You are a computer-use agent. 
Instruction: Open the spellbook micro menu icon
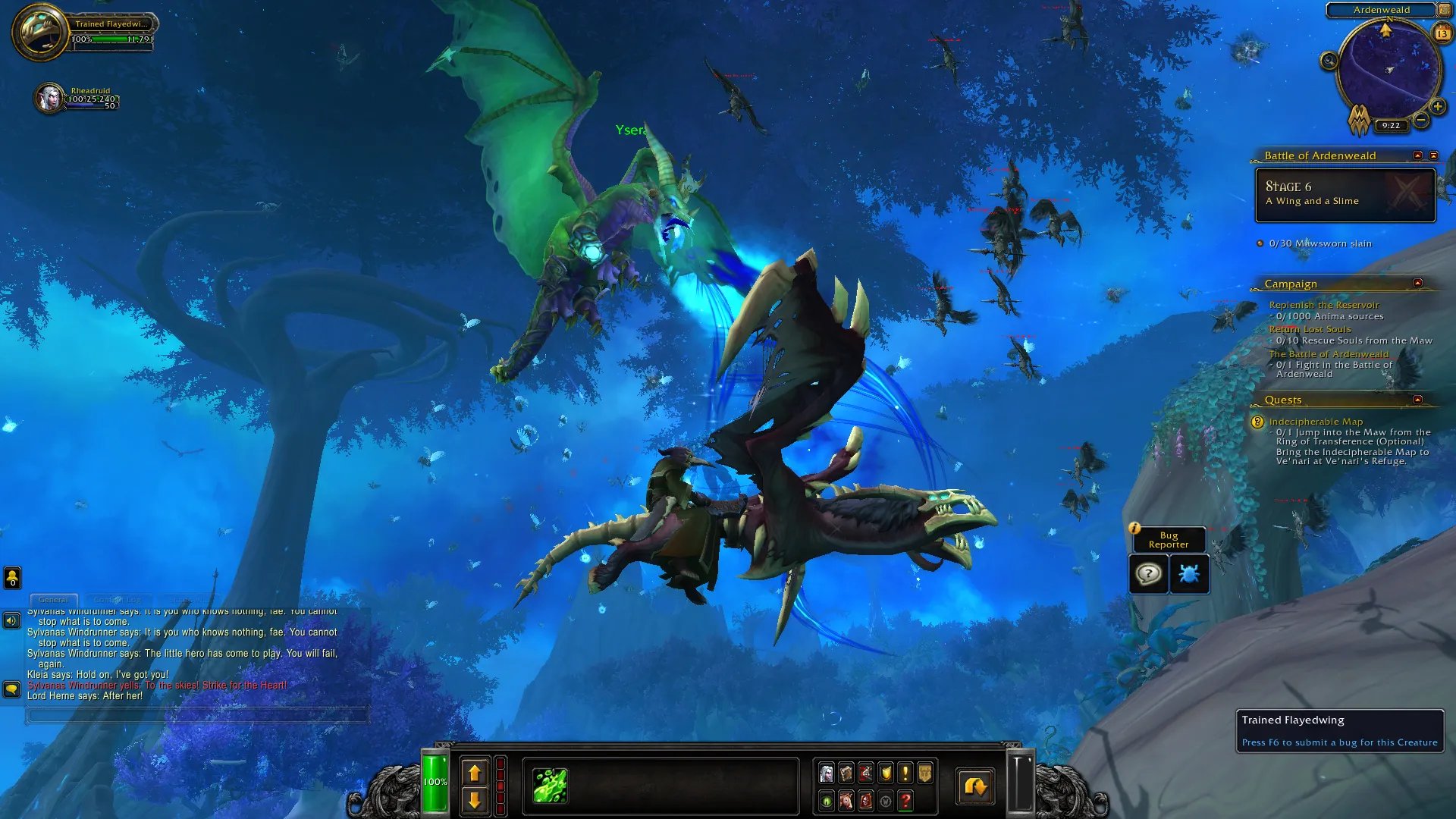tap(846, 773)
